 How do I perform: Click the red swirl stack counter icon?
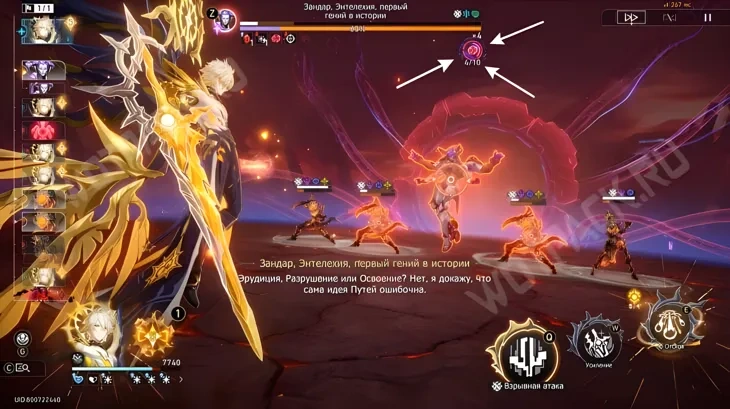[x=471, y=49]
